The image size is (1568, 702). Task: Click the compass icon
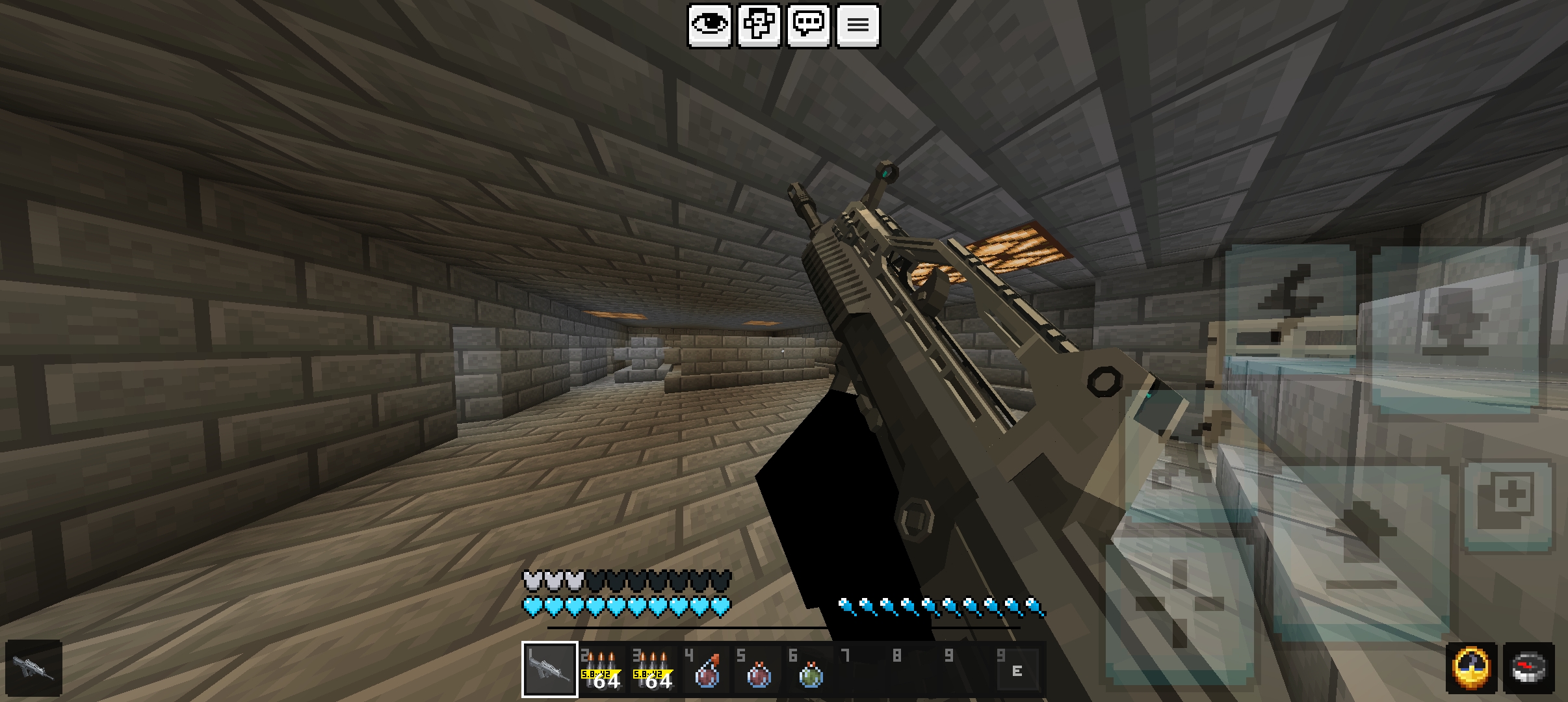[1529, 668]
